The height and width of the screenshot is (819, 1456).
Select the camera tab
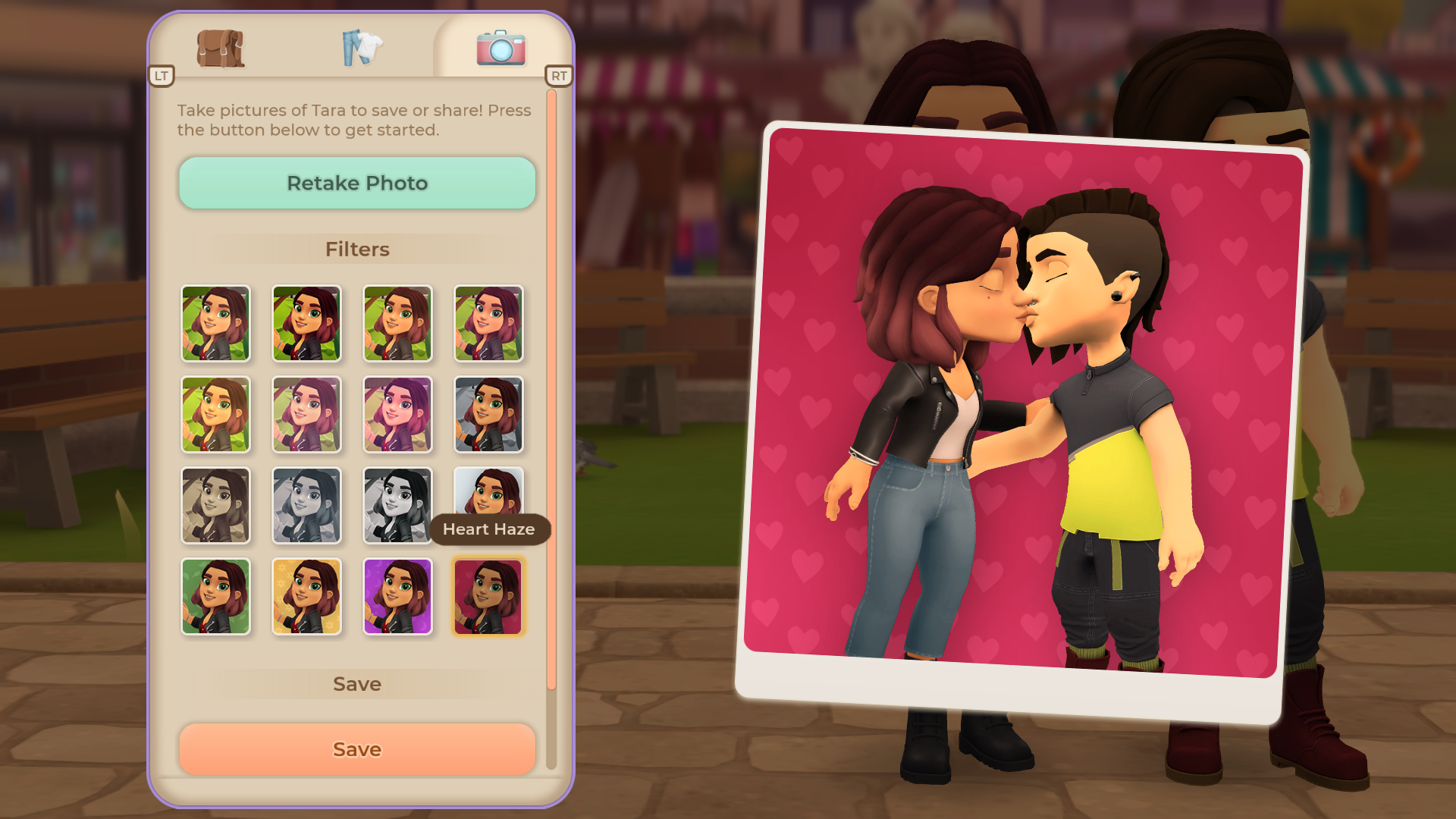click(x=500, y=49)
